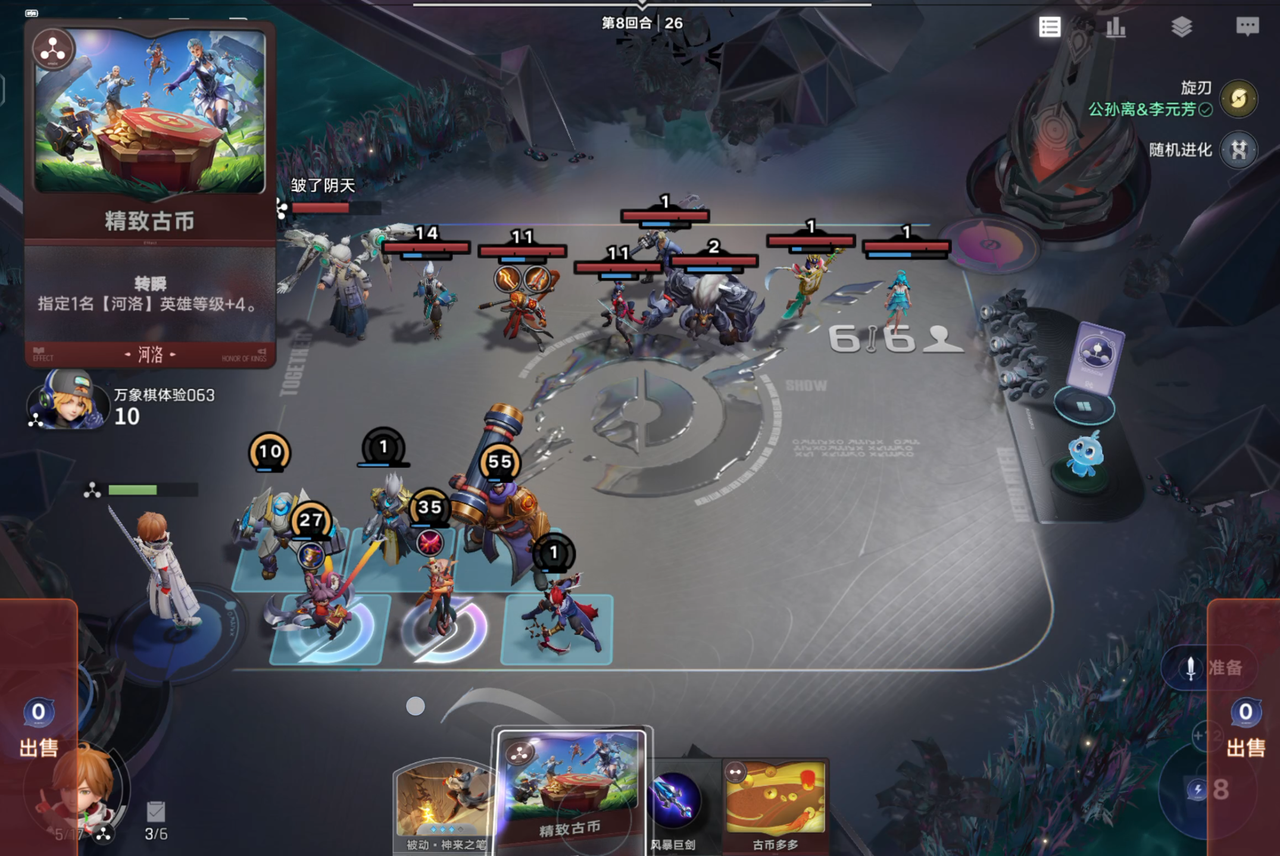Open the stacked layers icon
1280x856 pixels.
1182,27
